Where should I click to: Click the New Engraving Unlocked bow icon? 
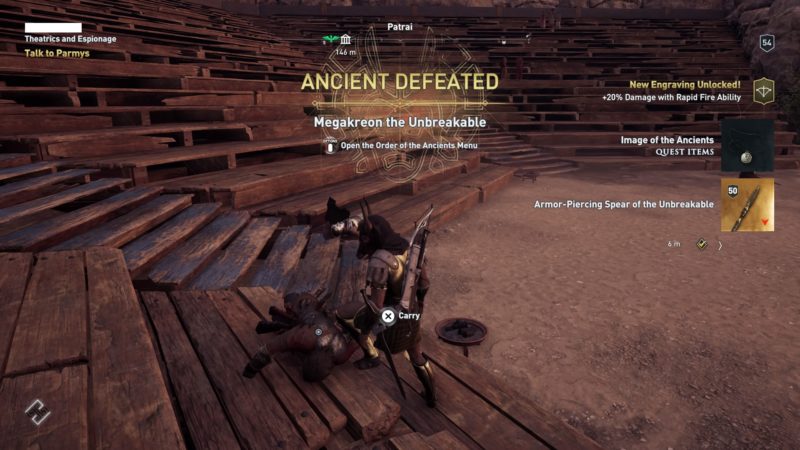point(765,91)
